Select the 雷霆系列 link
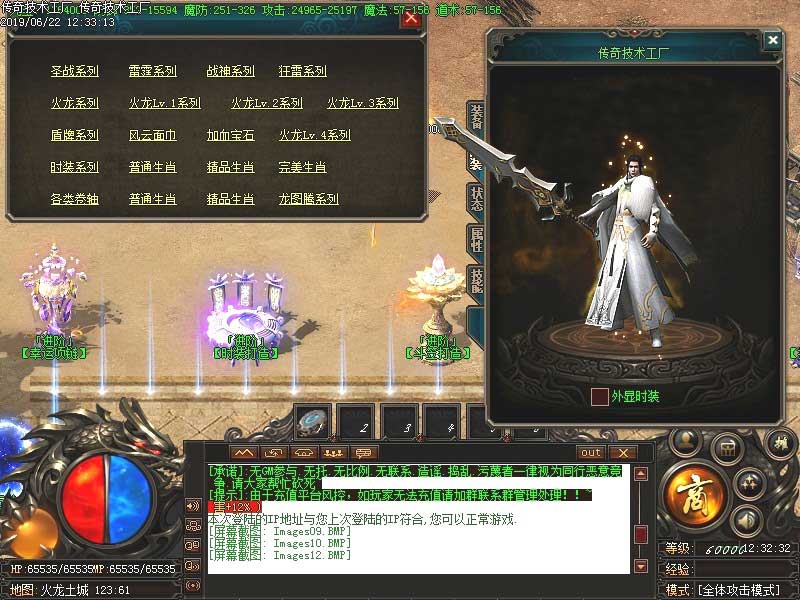 tap(152, 72)
